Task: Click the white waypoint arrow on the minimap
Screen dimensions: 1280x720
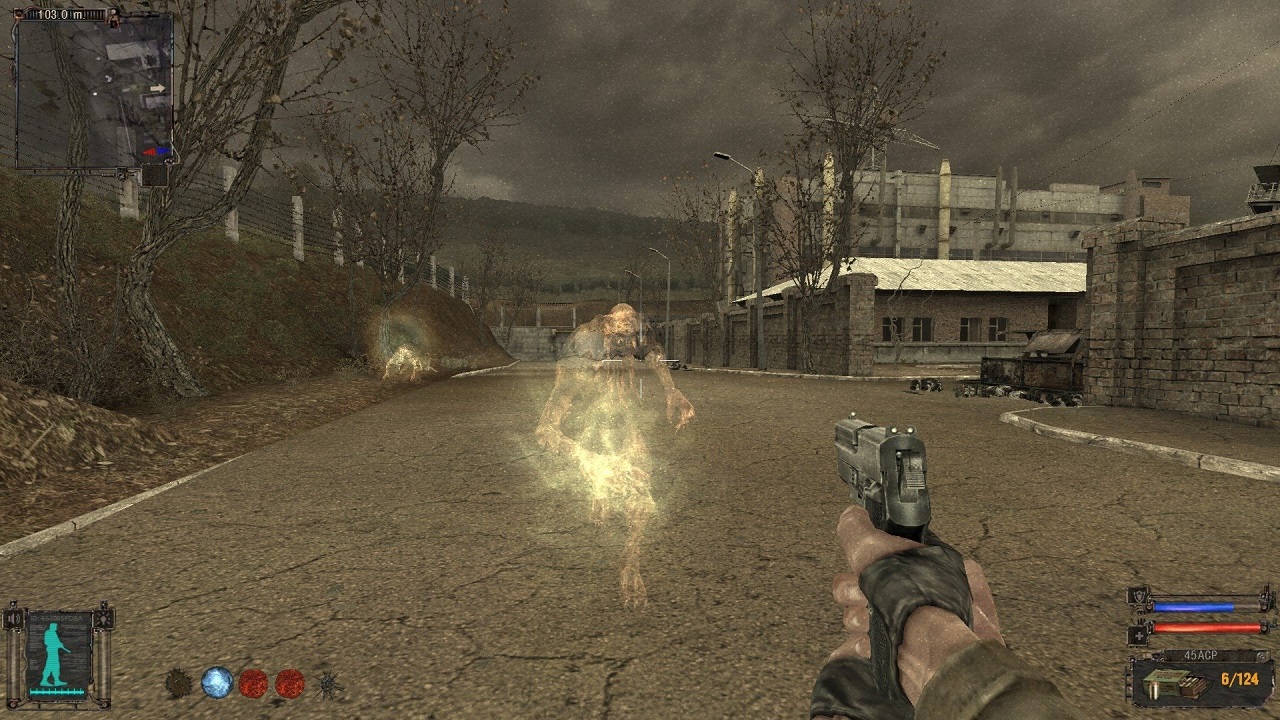Action: 158,88
